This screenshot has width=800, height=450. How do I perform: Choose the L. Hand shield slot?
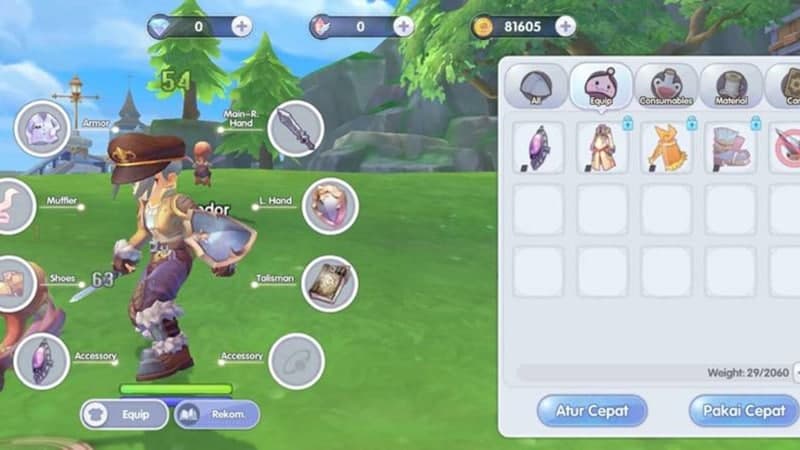tap(330, 206)
